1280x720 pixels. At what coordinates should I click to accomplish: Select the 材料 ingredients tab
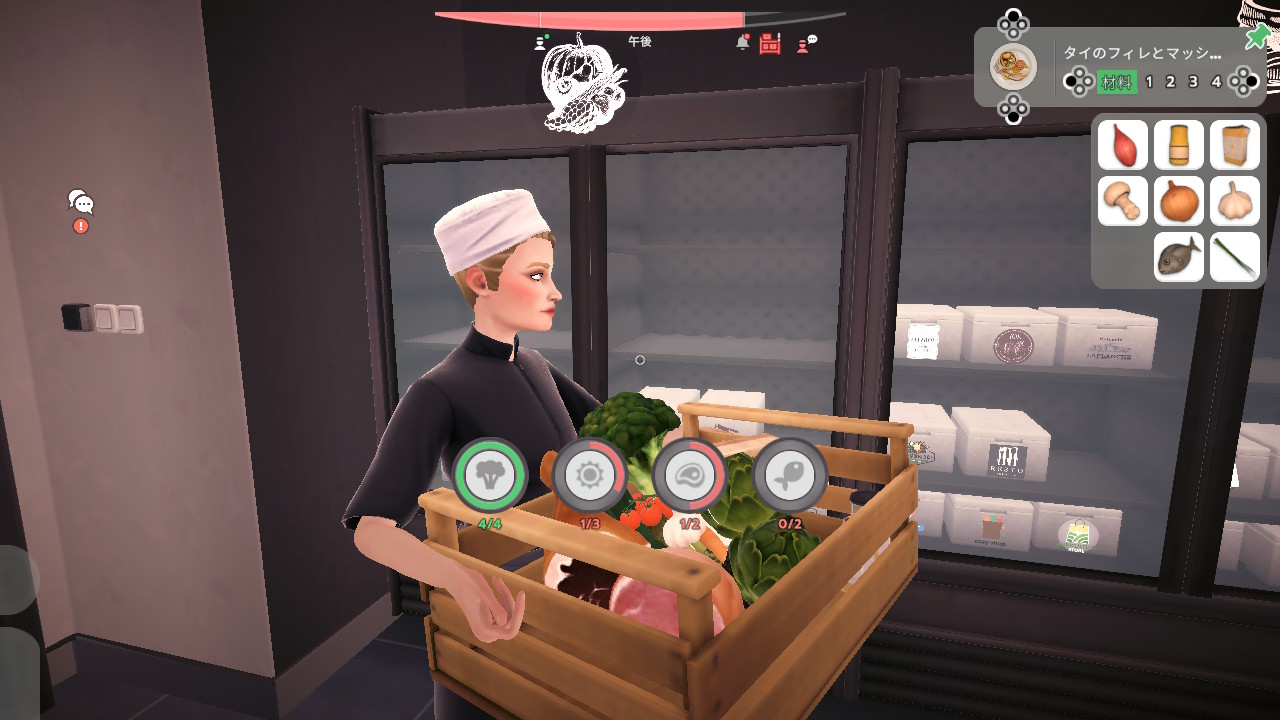click(x=1117, y=82)
